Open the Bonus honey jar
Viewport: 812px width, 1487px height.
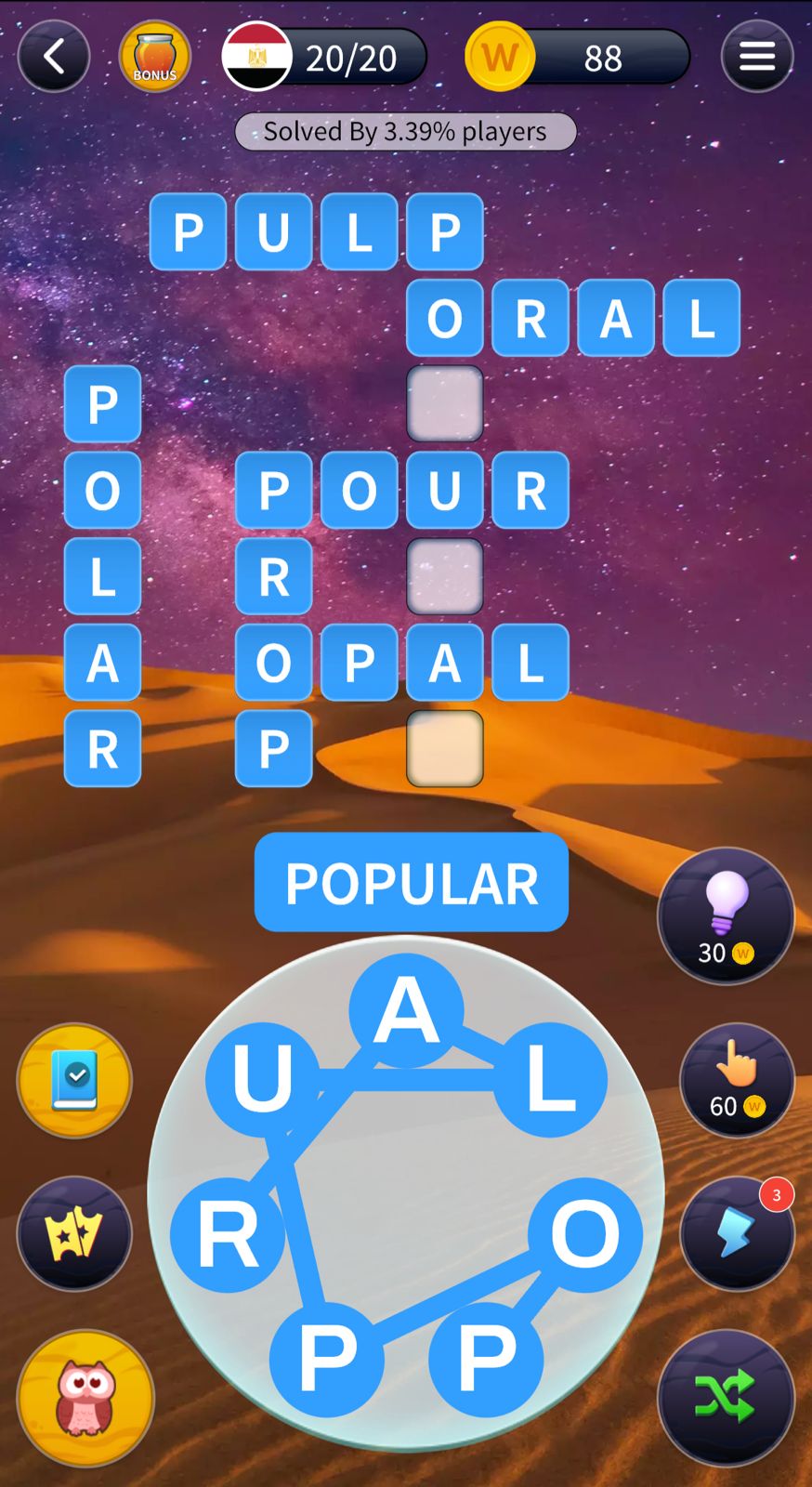coord(155,57)
